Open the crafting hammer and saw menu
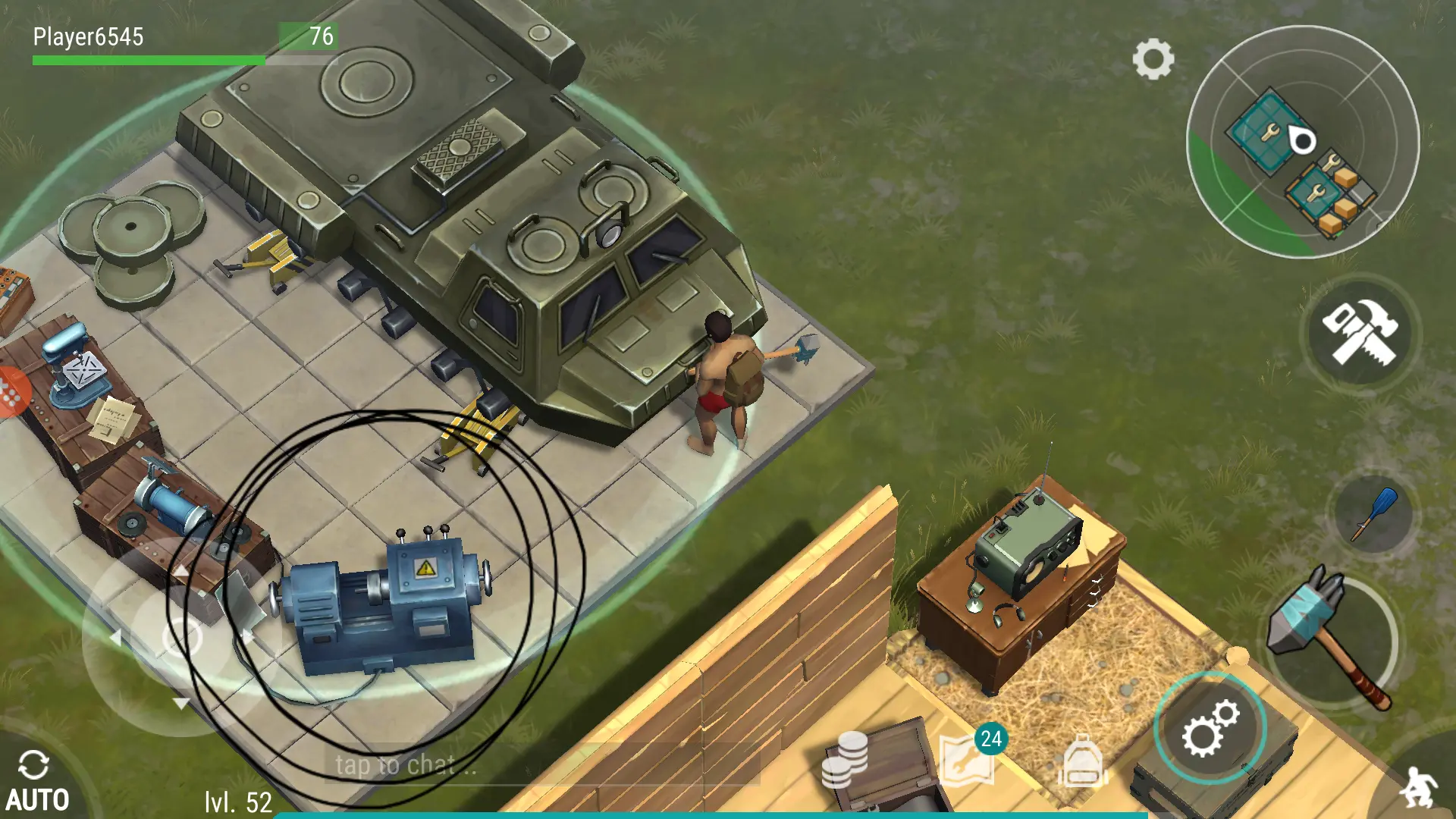This screenshot has width=1456, height=819. [1360, 334]
